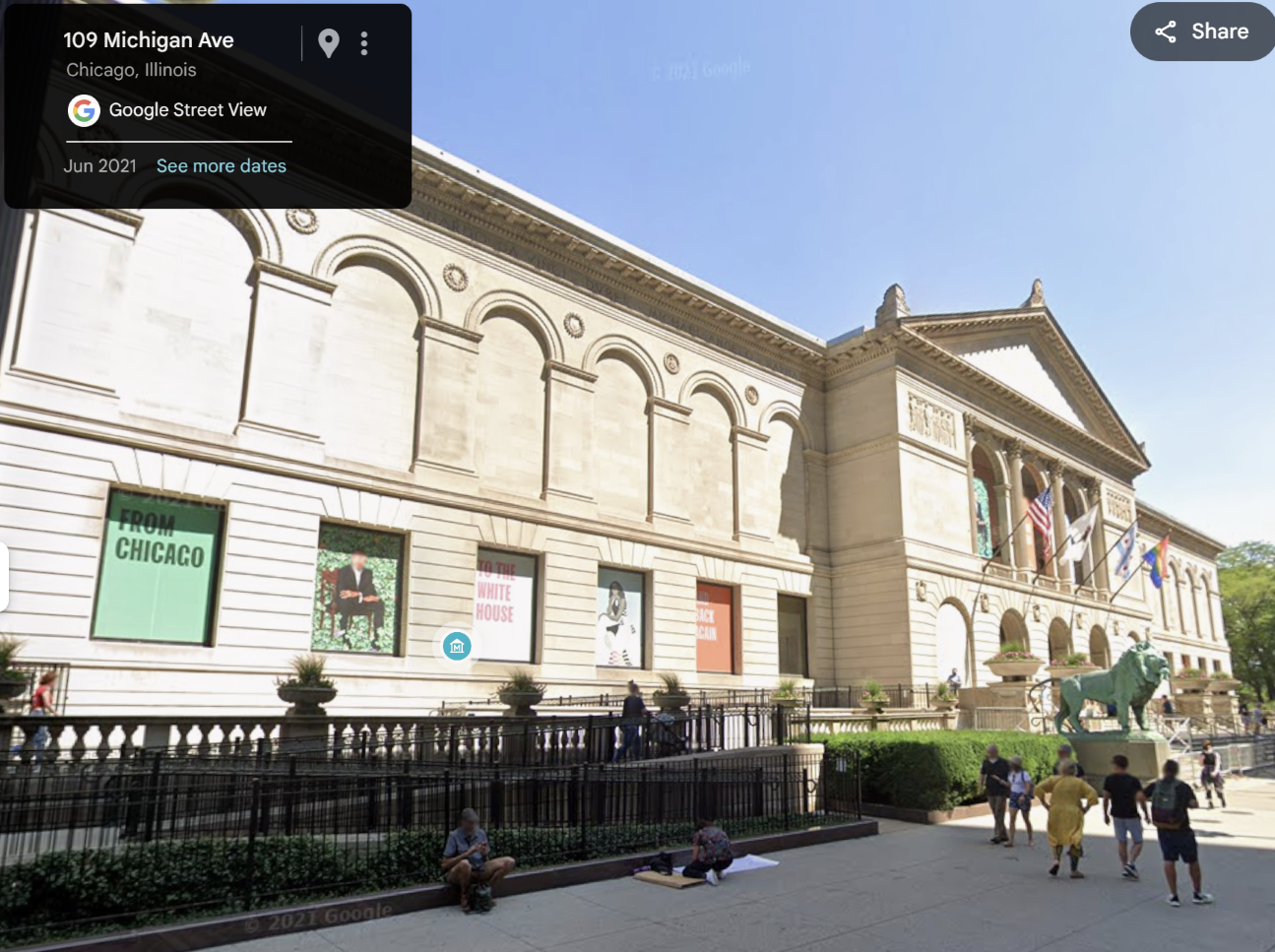The height and width of the screenshot is (952, 1275).
Task: Click the Google Street View label
Action: (187, 110)
